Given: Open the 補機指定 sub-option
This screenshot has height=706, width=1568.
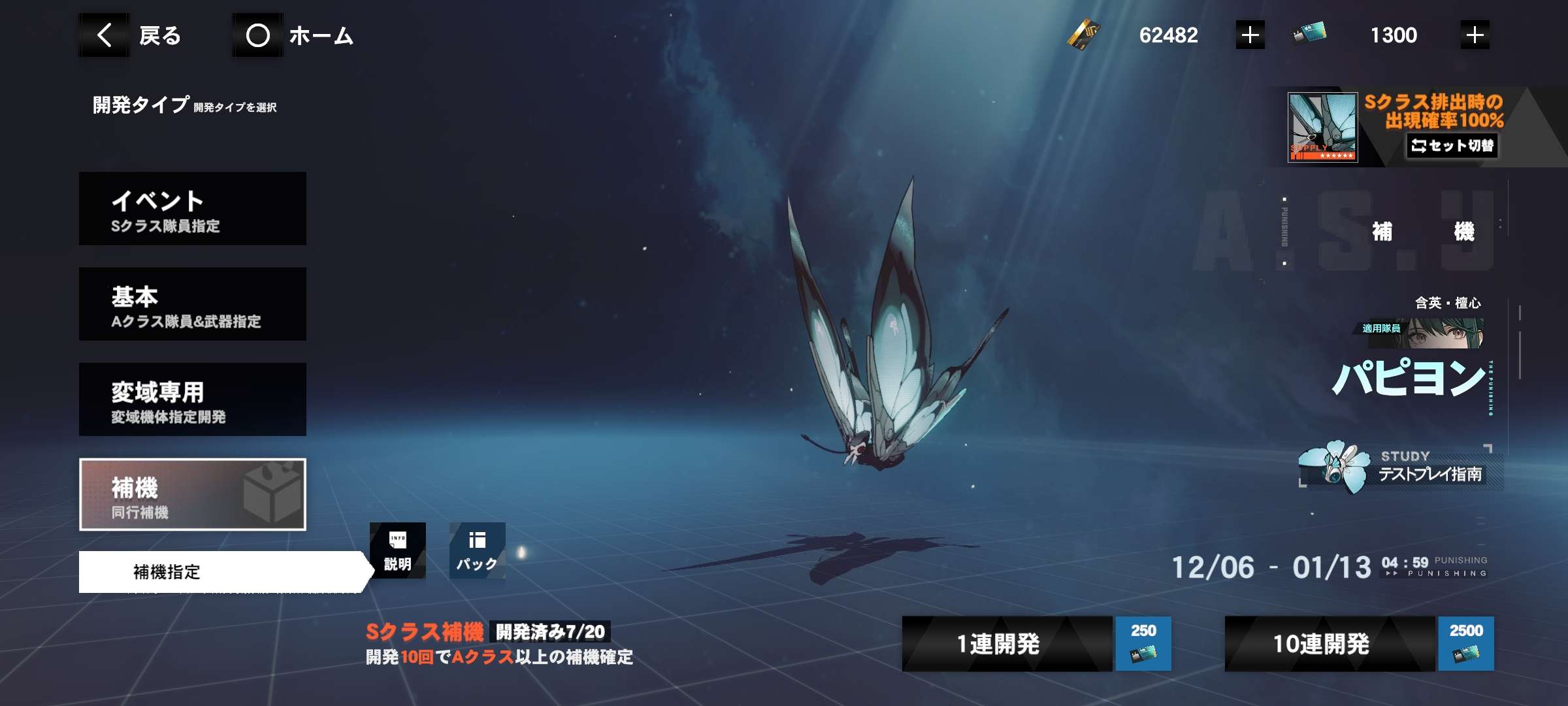Looking at the screenshot, I should tap(222, 572).
